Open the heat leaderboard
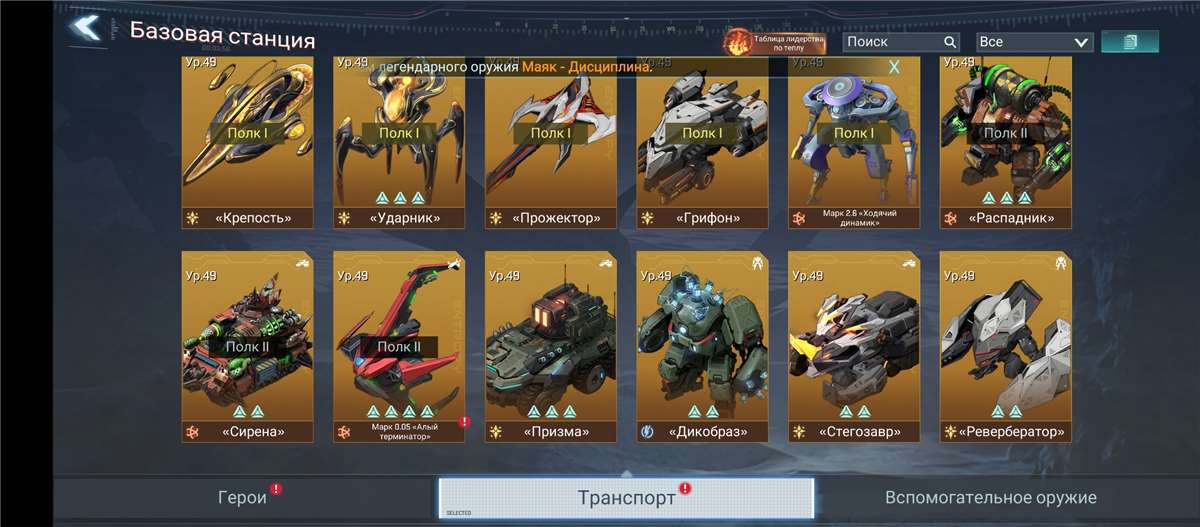 coord(775,42)
